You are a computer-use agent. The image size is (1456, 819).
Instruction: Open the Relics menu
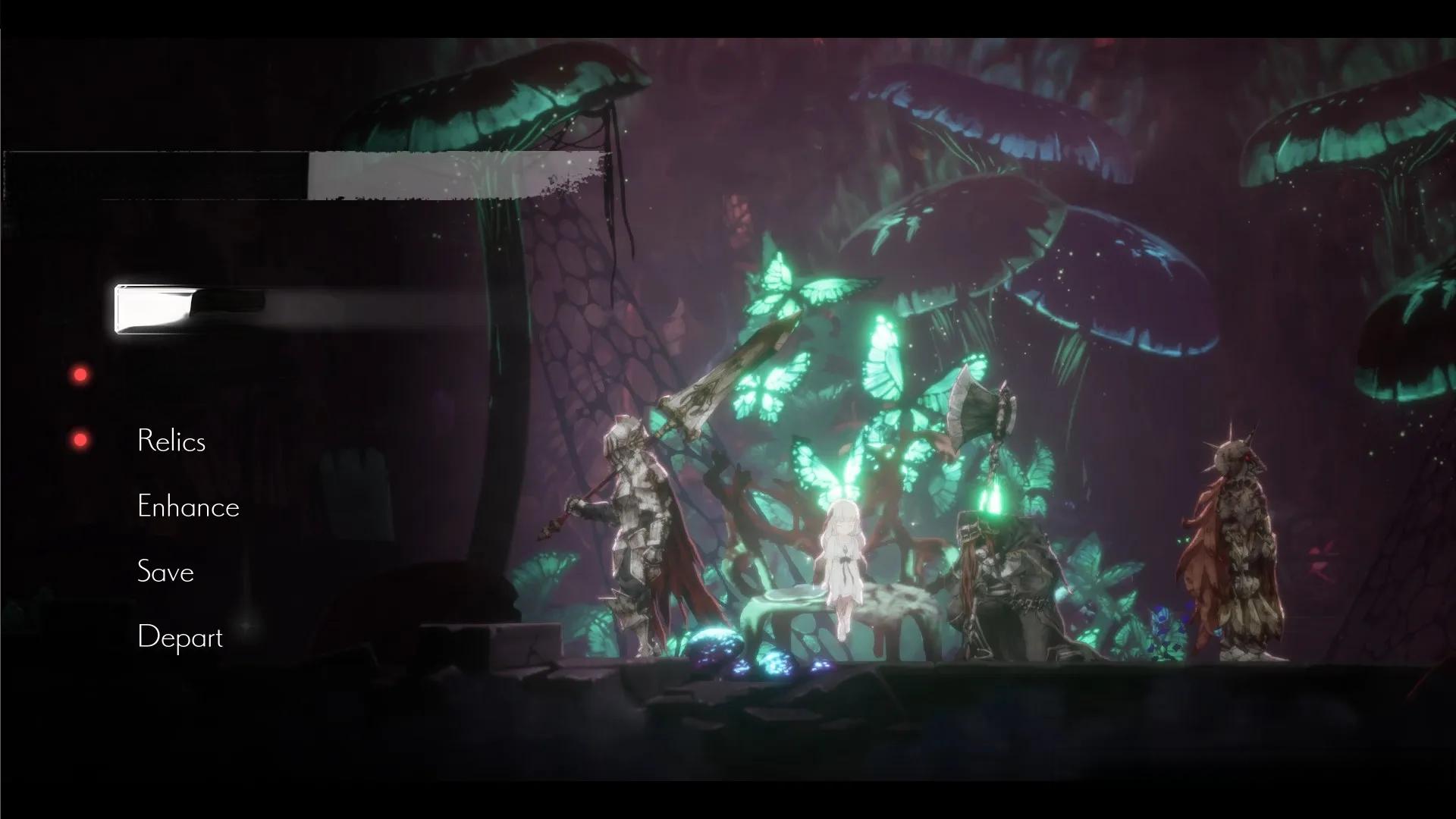(x=171, y=441)
